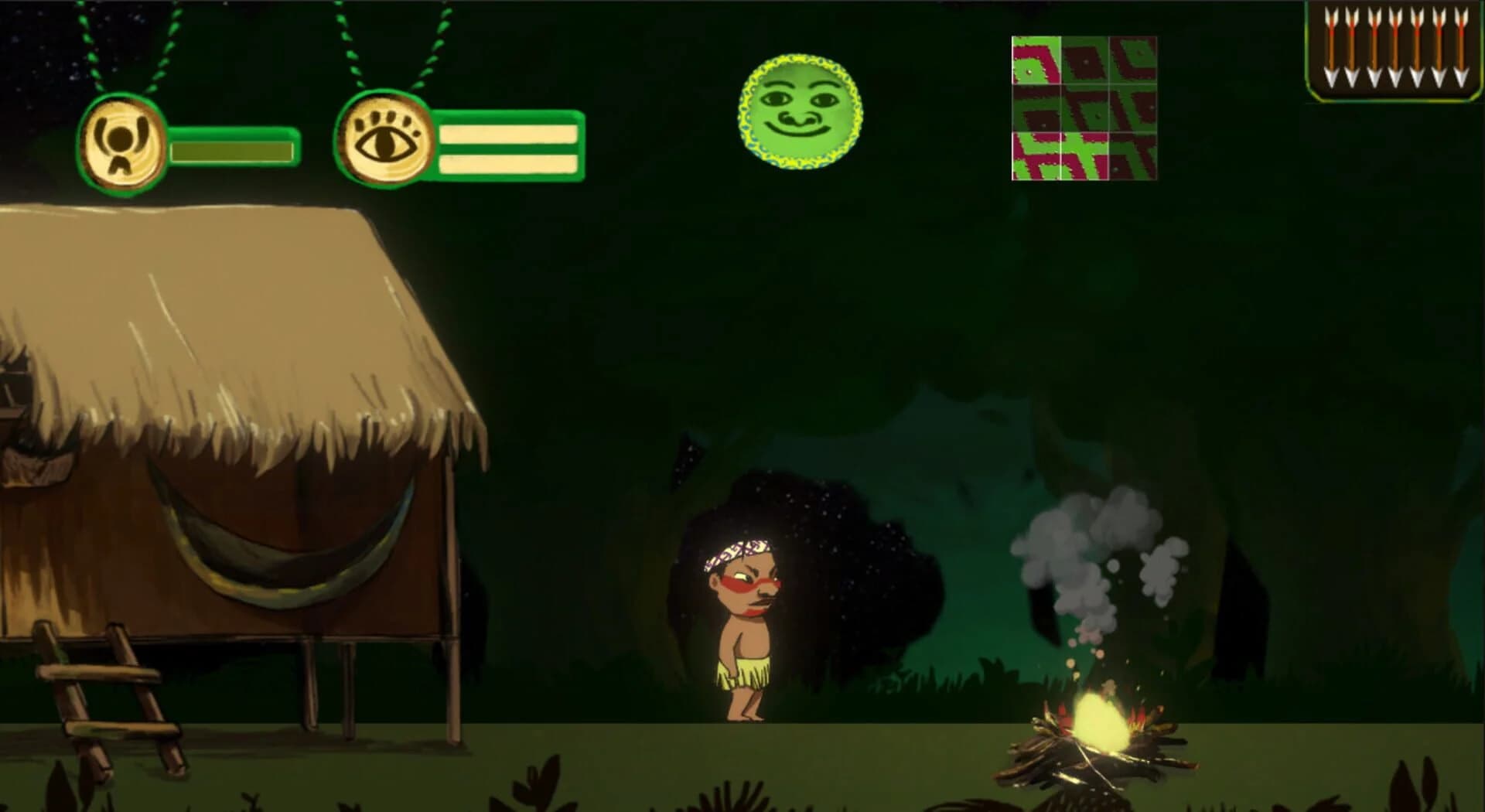Select the eye vision medallion icon

point(385,139)
